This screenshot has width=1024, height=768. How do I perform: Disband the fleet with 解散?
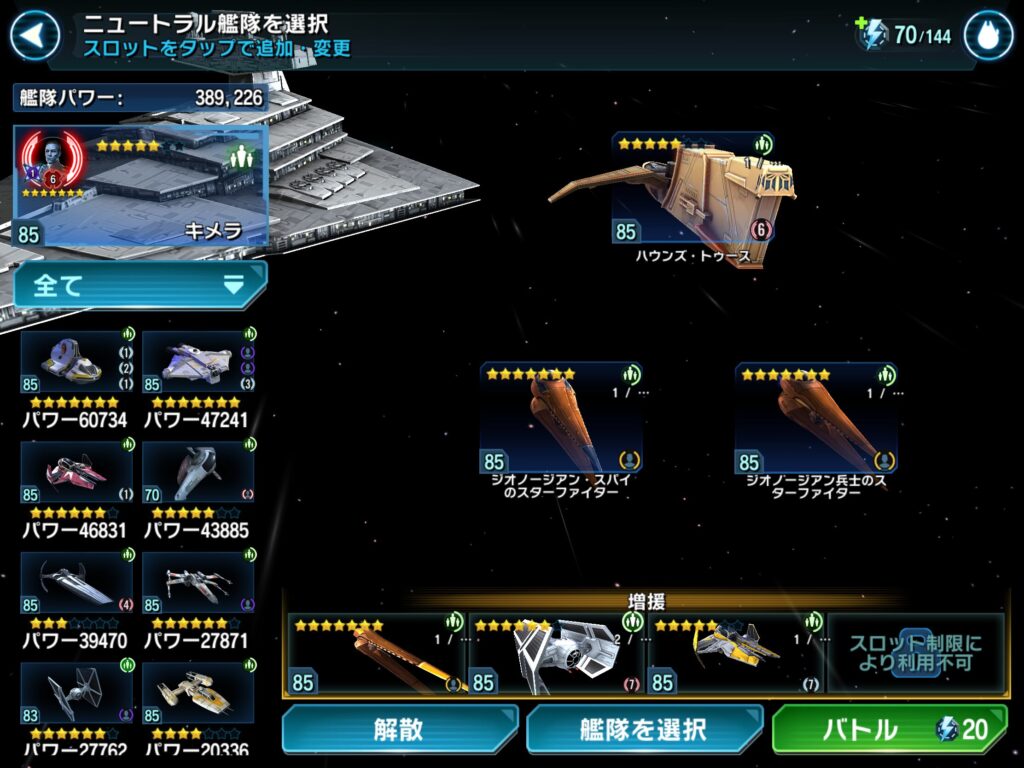(399, 729)
